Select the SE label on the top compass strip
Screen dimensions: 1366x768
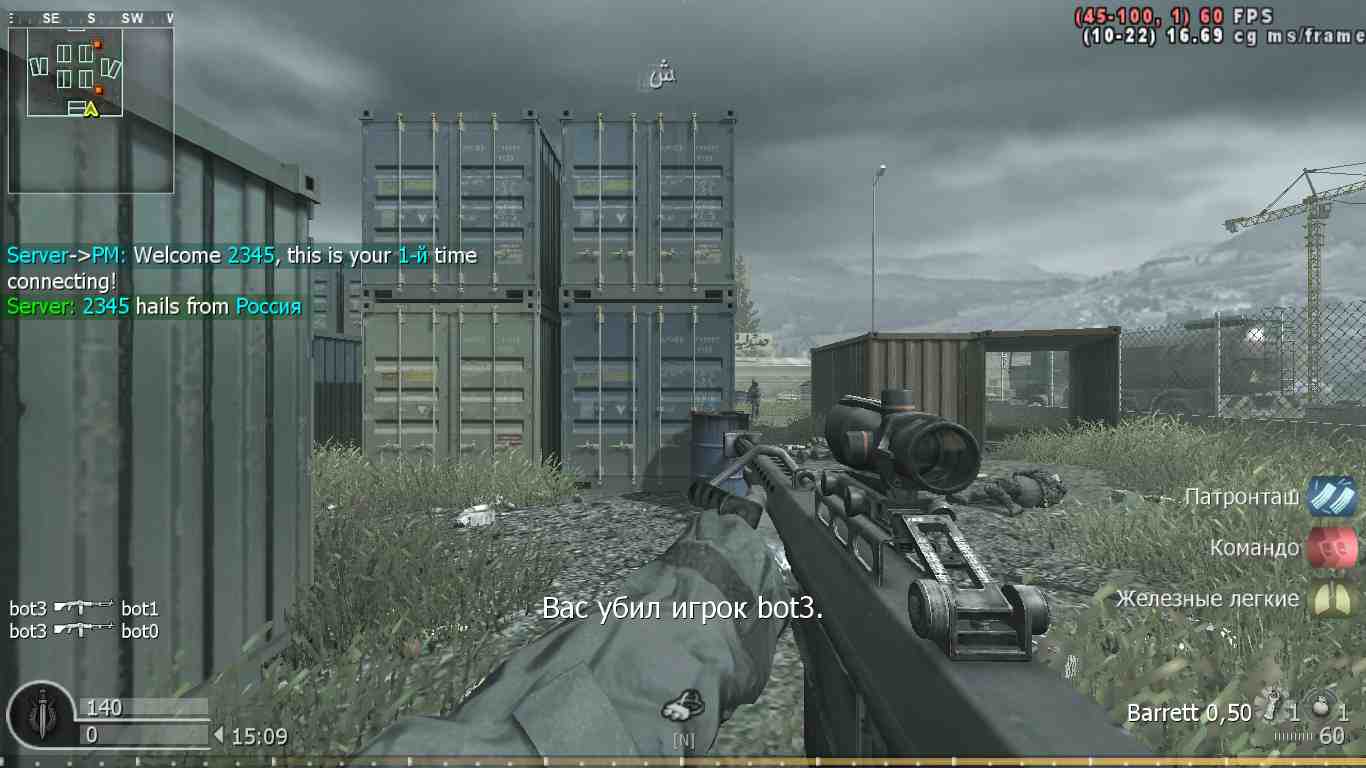click(51, 17)
